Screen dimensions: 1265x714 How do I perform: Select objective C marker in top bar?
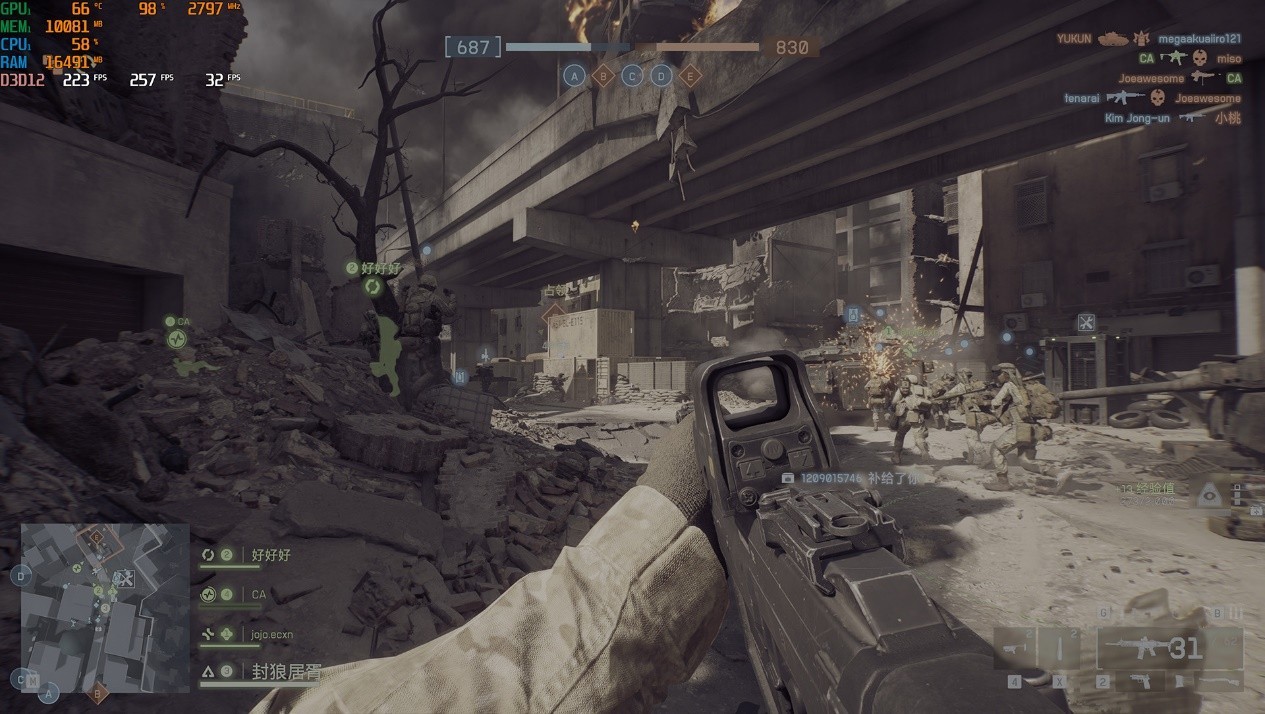click(632, 75)
